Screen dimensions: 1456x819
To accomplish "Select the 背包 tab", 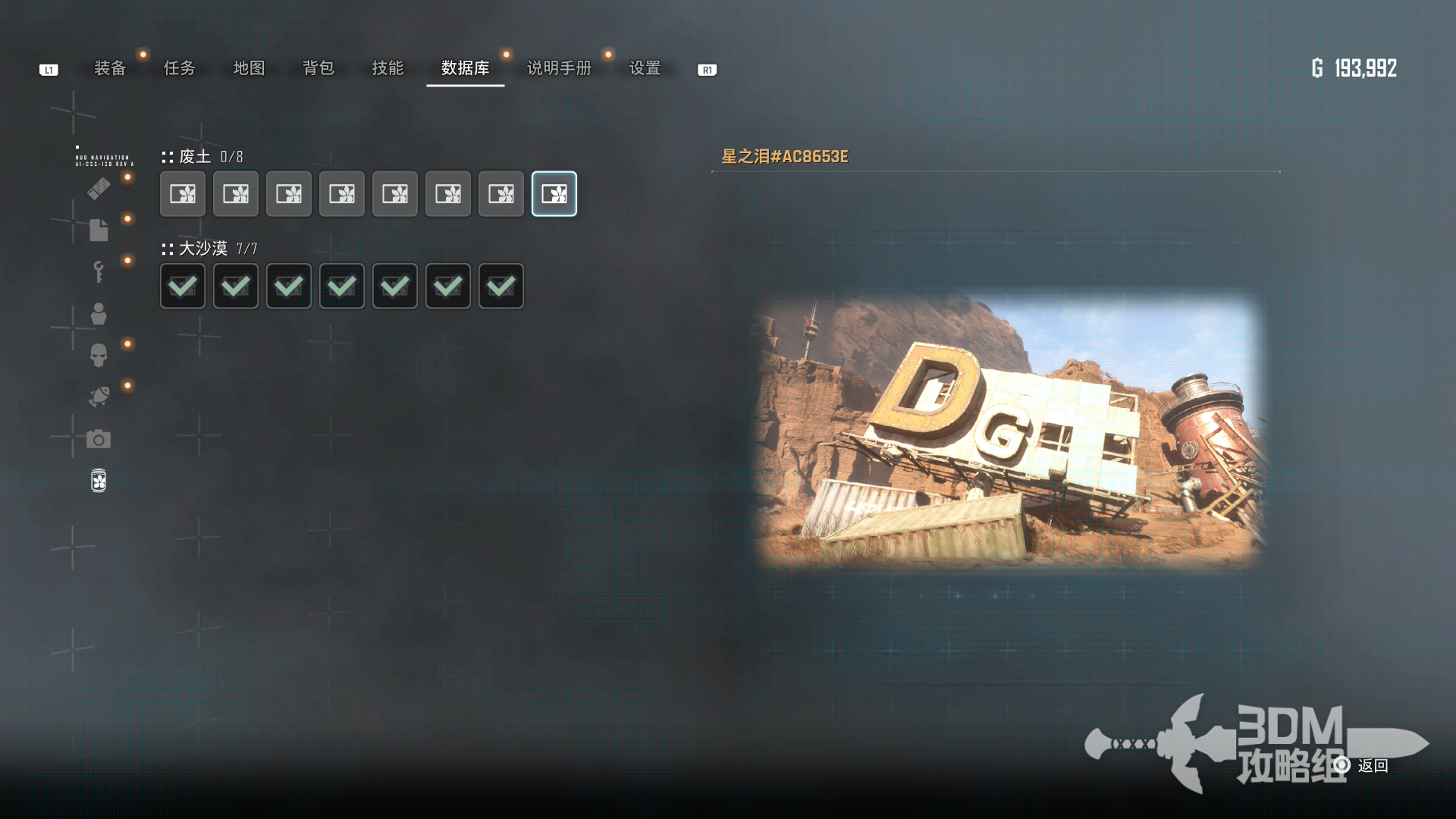I will click(318, 68).
